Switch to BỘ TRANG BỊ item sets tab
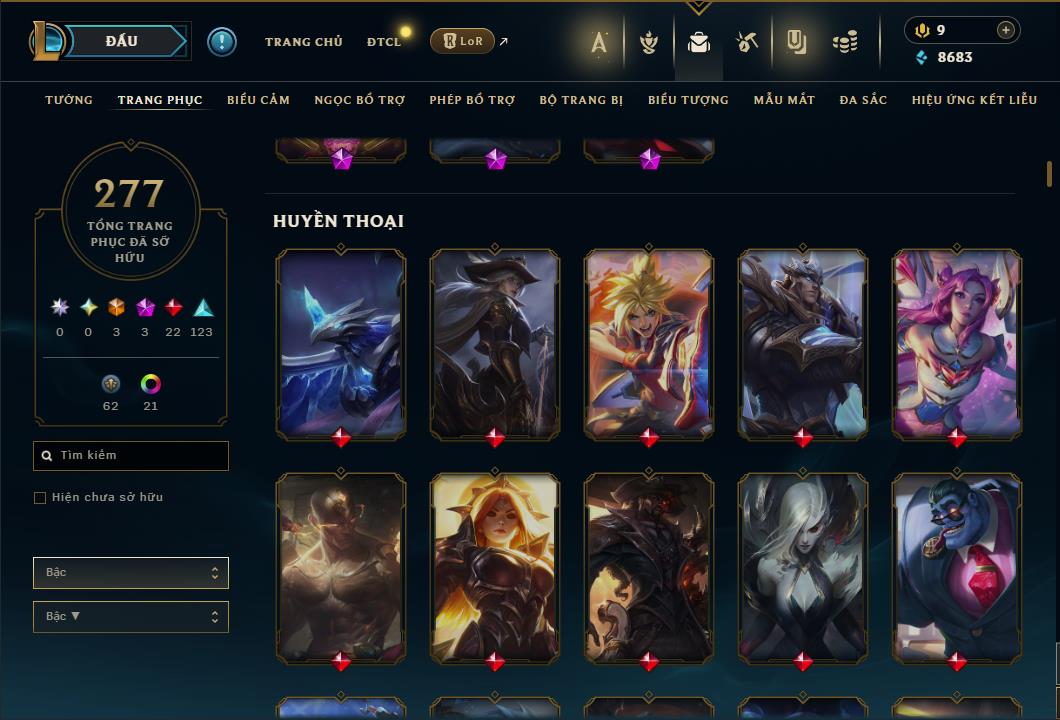1060x720 pixels. coord(581,100)
